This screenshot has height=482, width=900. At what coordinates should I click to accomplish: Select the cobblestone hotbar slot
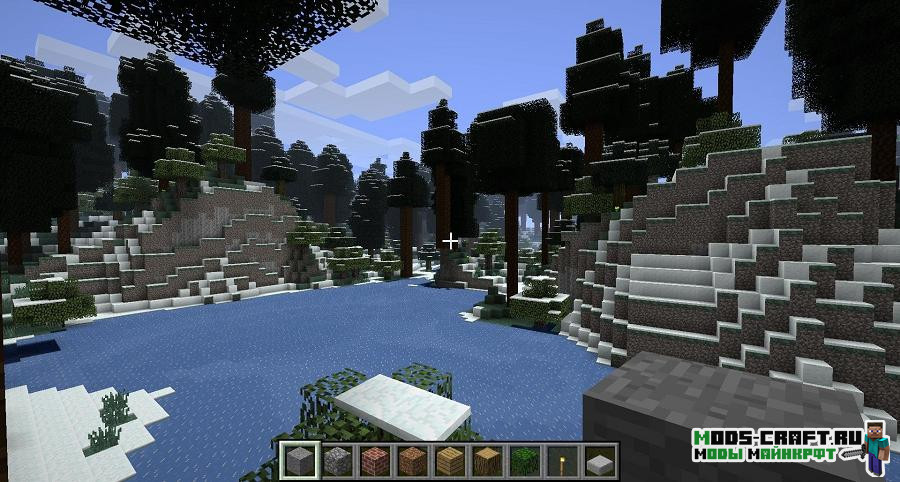336,461
